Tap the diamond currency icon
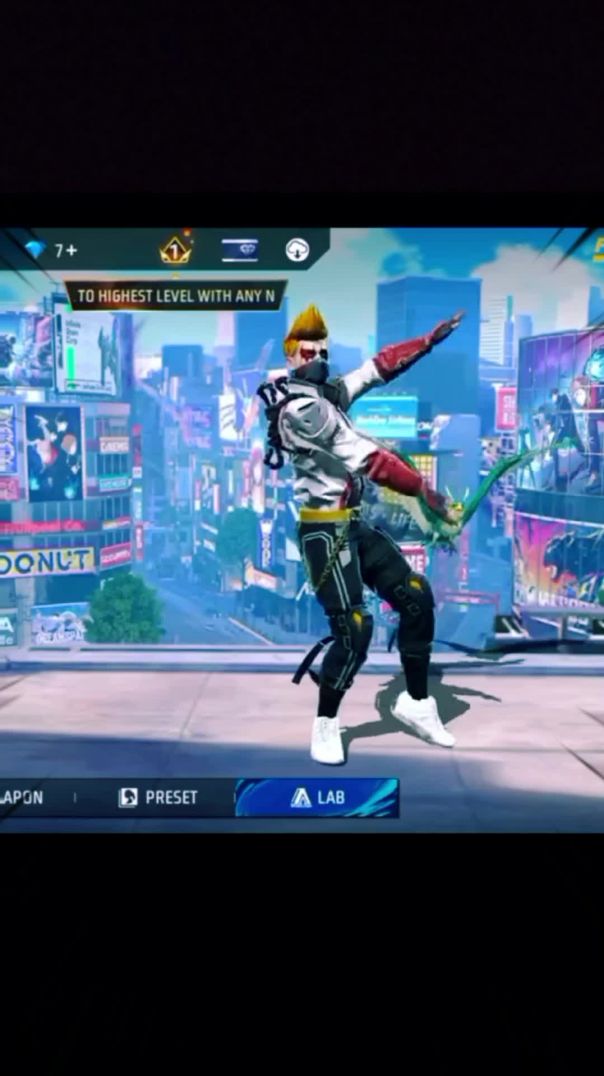 coord(36,250)
